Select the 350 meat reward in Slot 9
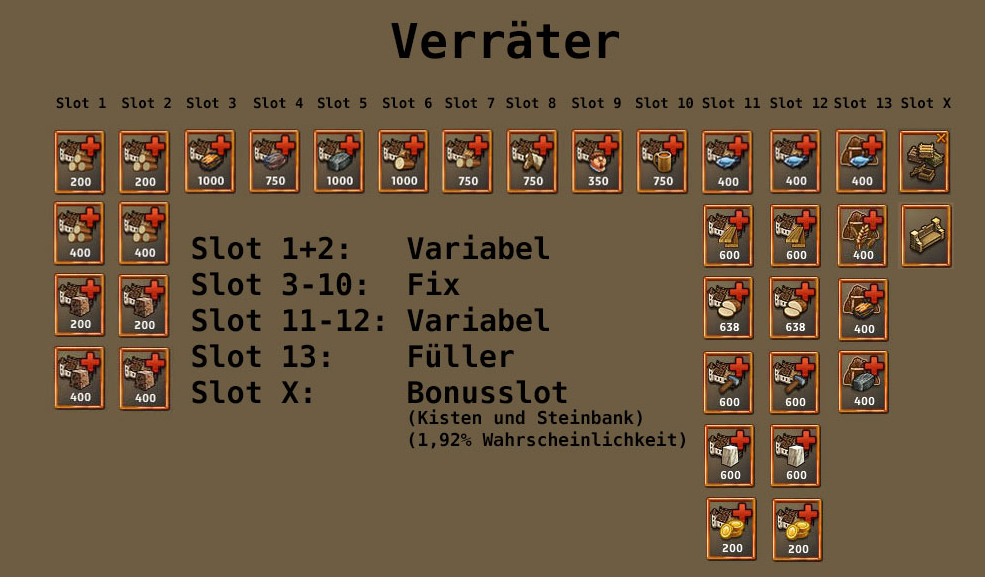985x577 pixels. point(597,161)
